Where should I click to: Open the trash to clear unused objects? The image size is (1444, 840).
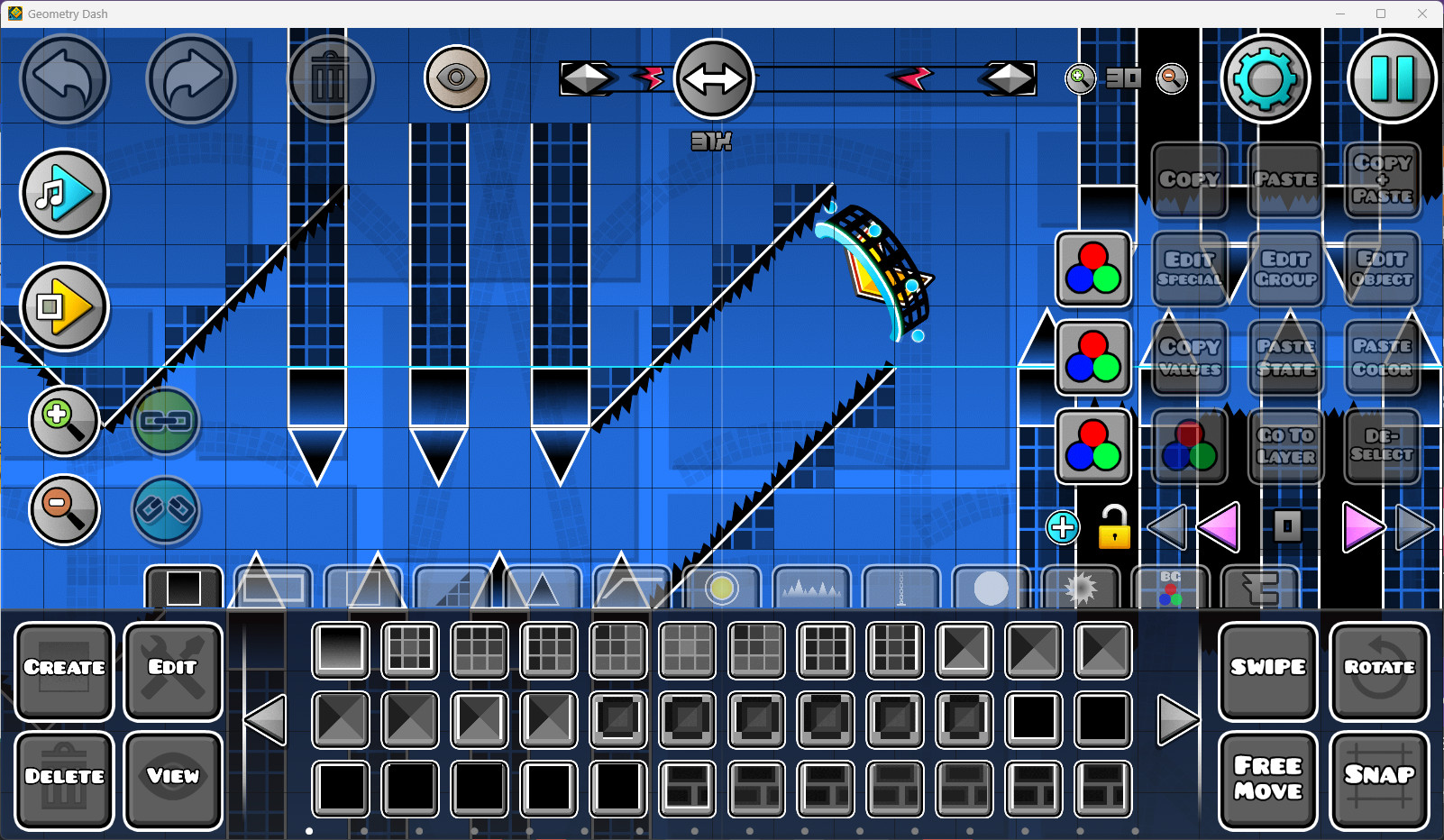(330, 78)
